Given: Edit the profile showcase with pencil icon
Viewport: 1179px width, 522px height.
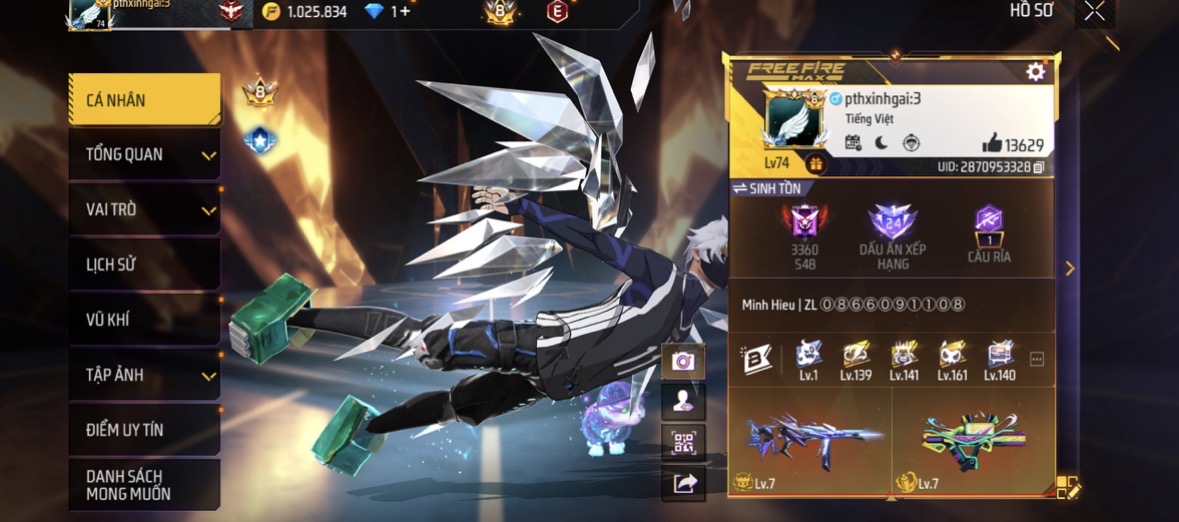Looking at the screenshot, I should (1068, 488).
